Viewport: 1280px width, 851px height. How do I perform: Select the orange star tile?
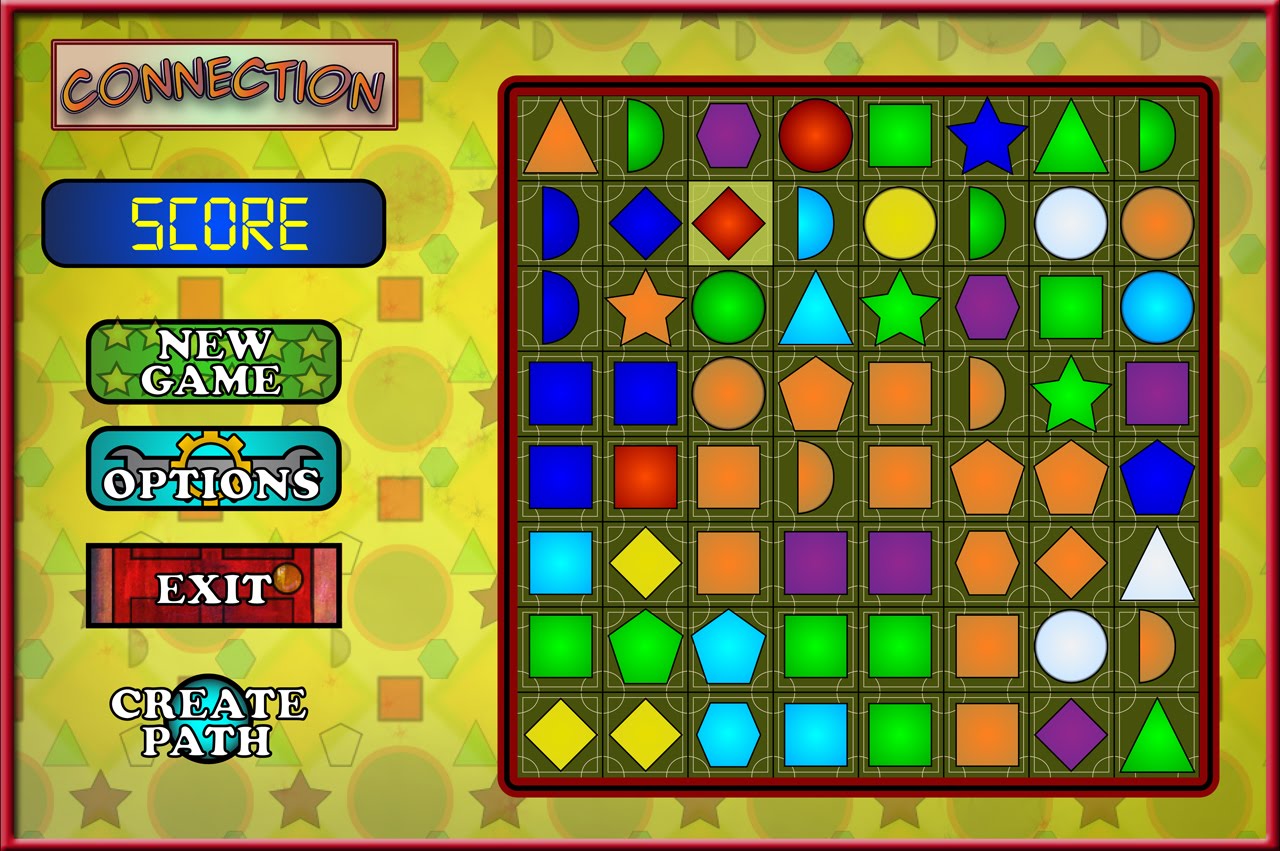point(644,308)
